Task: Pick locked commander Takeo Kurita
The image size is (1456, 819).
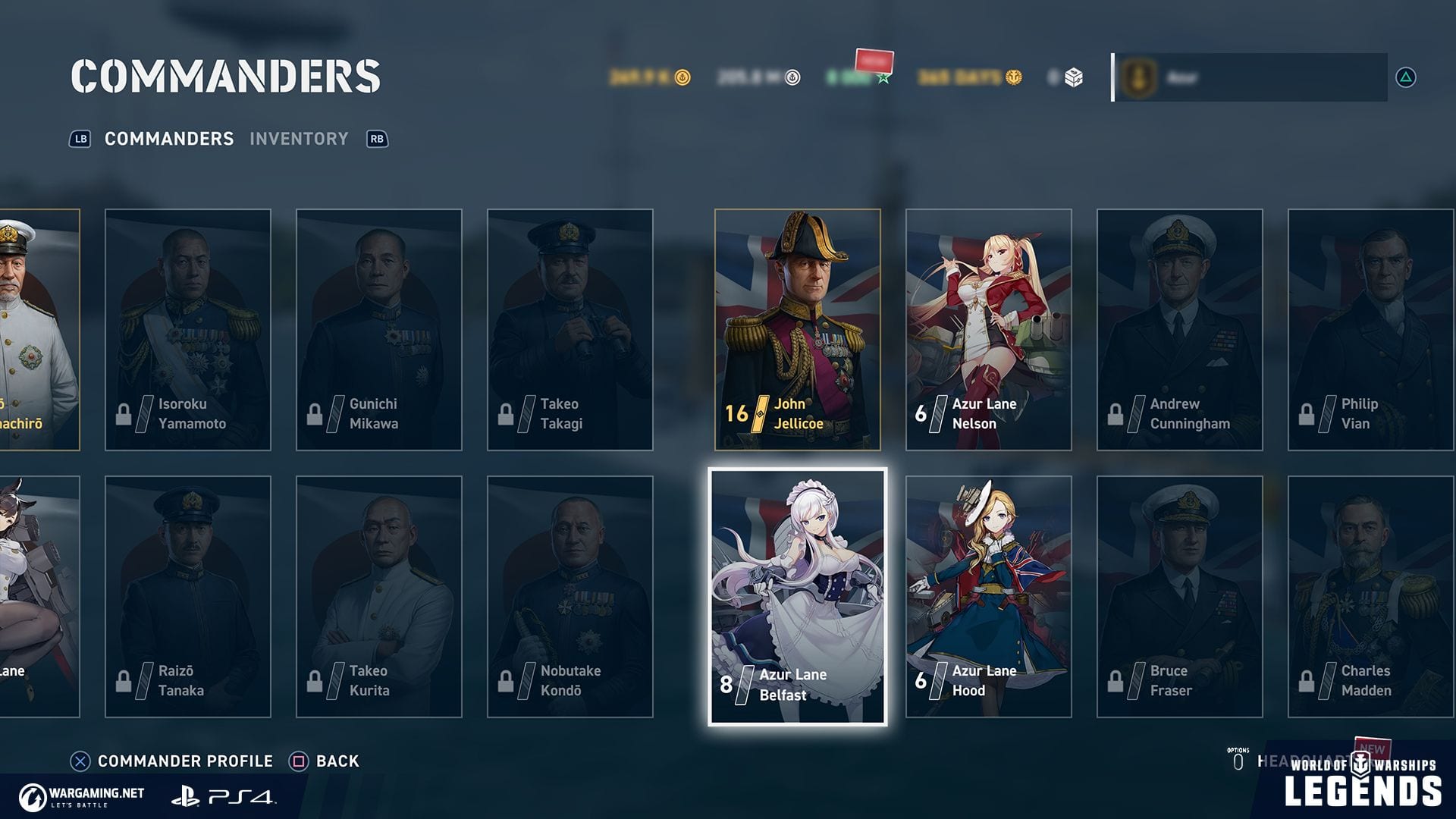Action: 378,597
